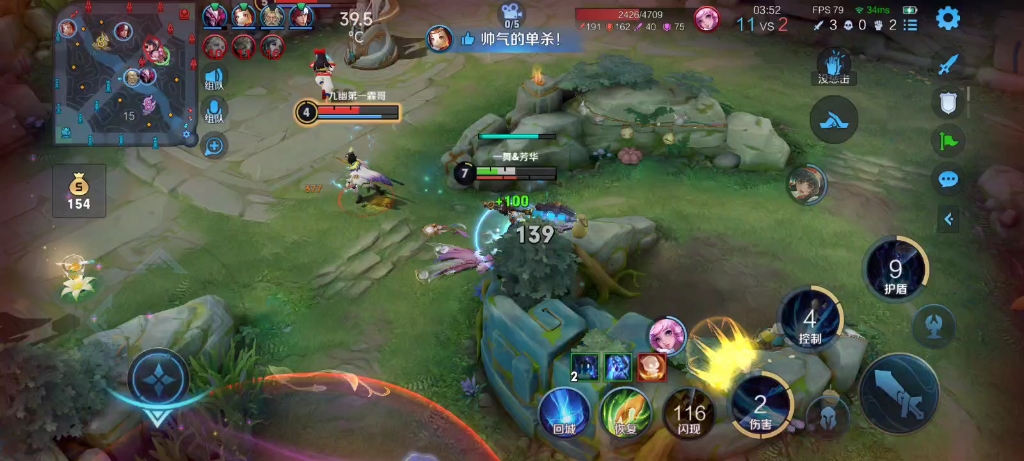
Task: Use the 恢复 heal spell
Action: [x=626, y=413]
